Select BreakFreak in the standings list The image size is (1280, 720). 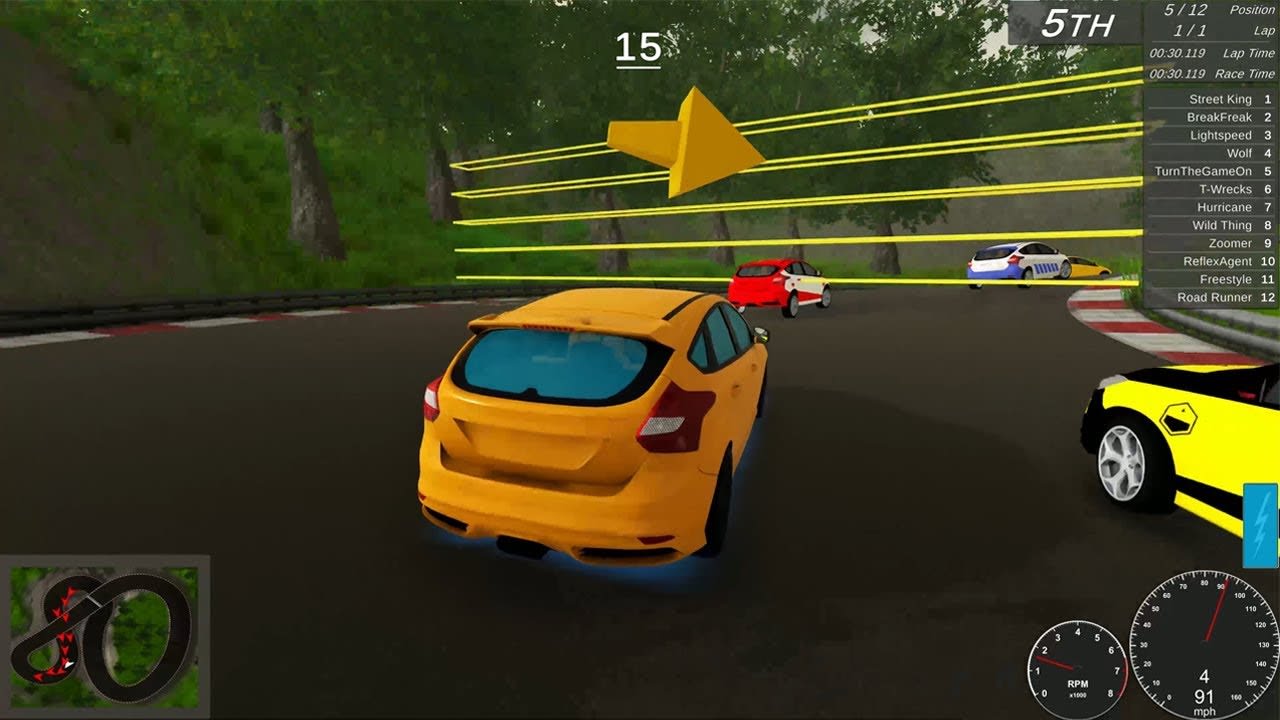(x=1212, y=117)
